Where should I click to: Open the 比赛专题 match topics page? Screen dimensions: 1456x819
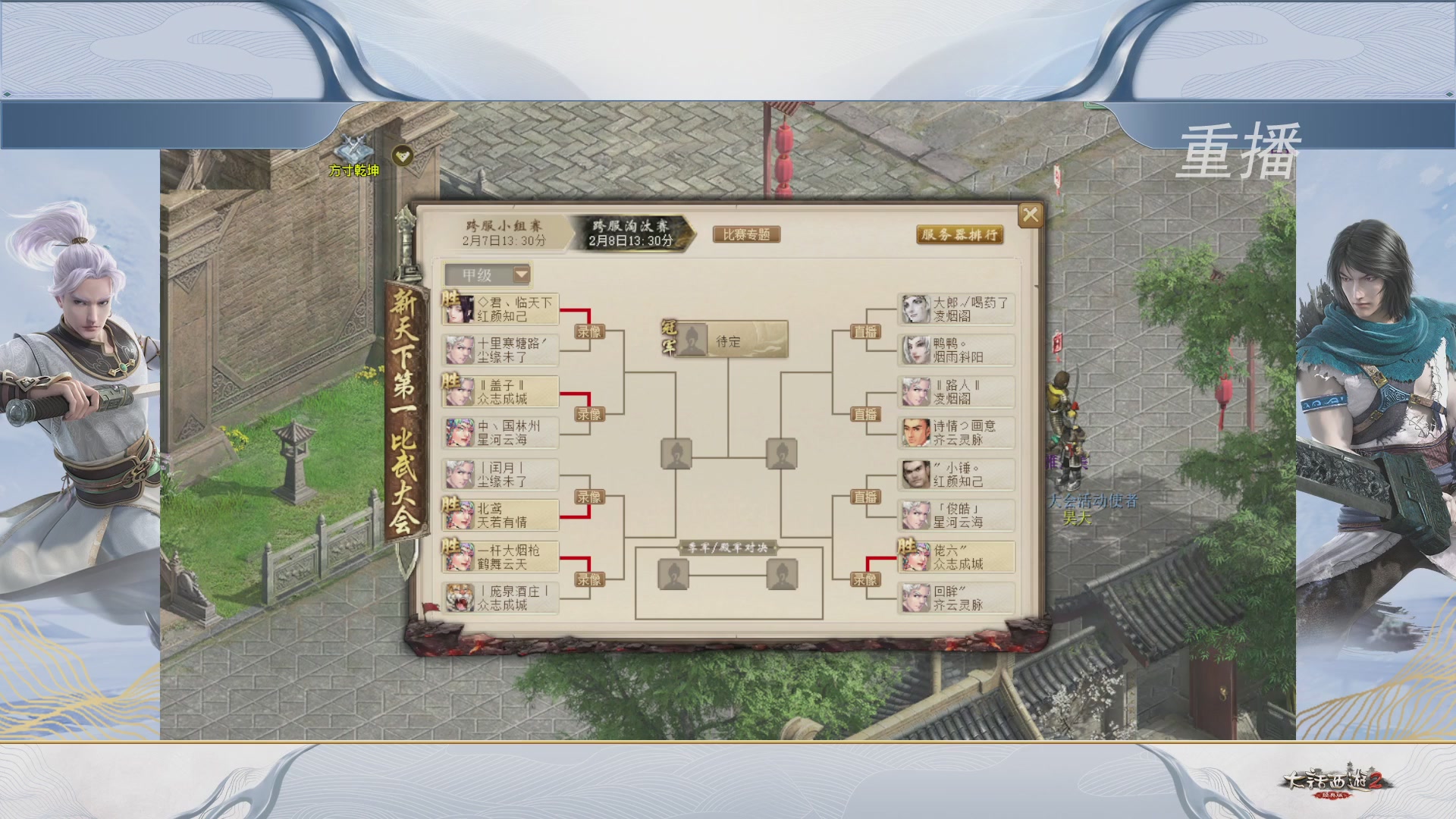point(748,235)
